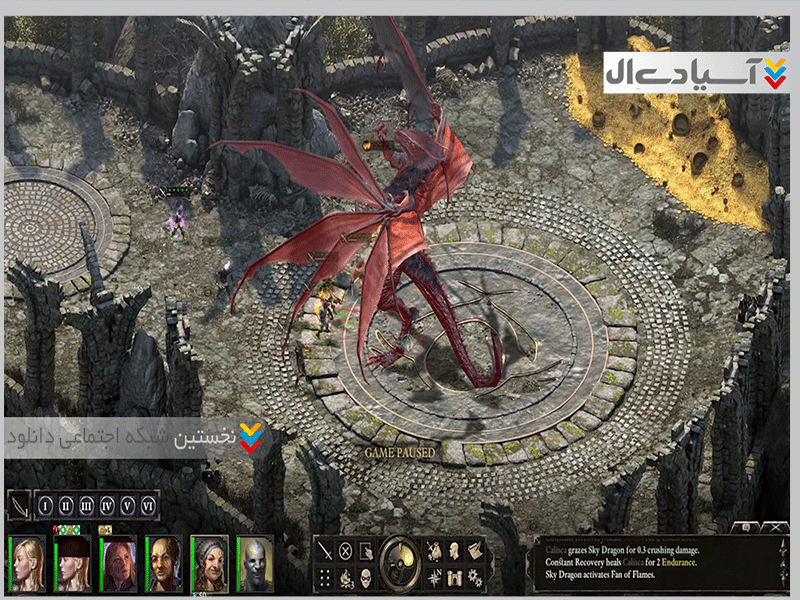Activate the sword attack command
The width and height of the screenshot is (800, 600).
[x=325, y=550]
